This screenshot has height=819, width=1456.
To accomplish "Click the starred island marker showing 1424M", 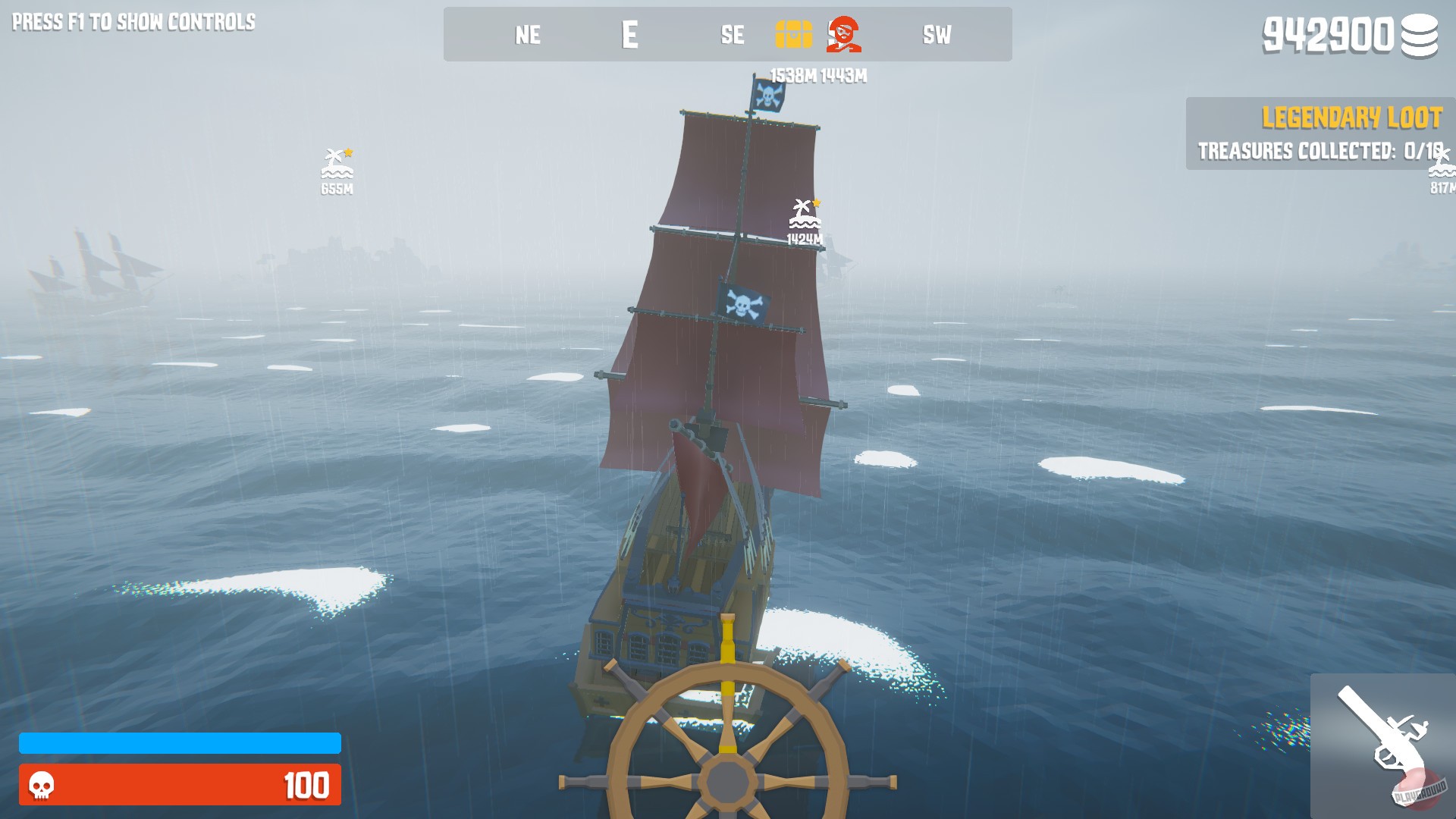I will pos(805,212).
